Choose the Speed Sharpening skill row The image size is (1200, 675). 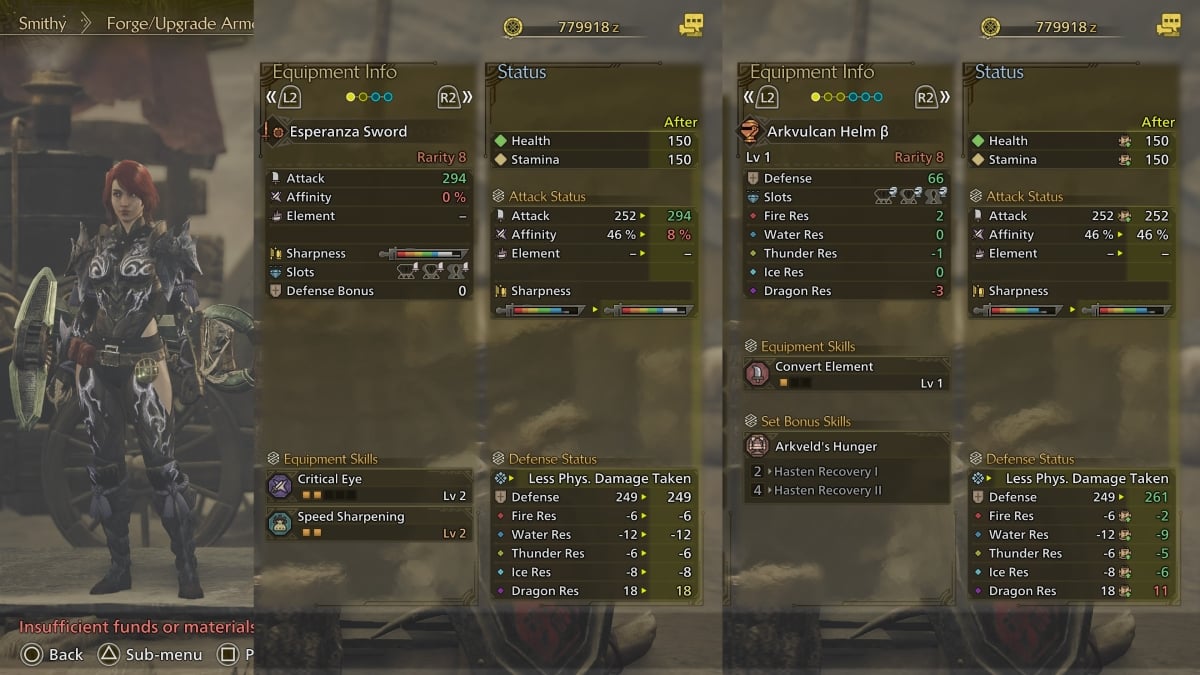click(x=368, y=524)
